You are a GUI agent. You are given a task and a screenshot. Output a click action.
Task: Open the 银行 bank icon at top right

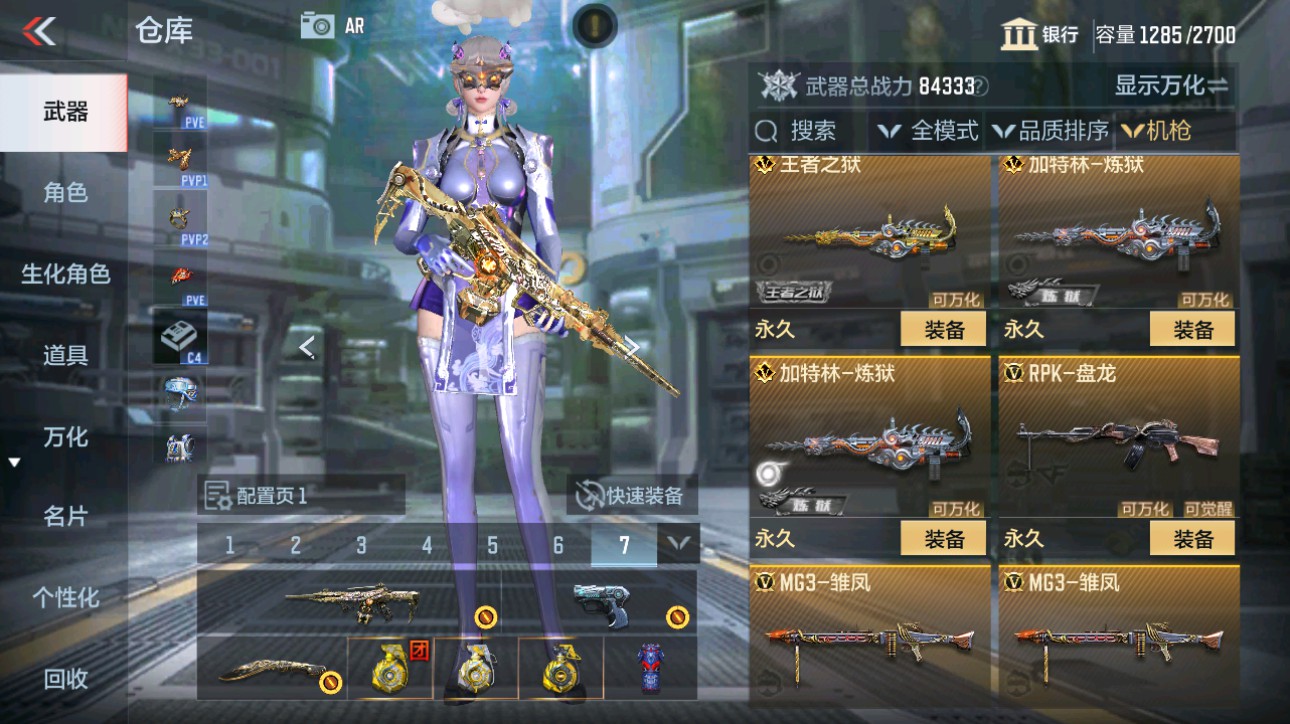[1019, 35]
